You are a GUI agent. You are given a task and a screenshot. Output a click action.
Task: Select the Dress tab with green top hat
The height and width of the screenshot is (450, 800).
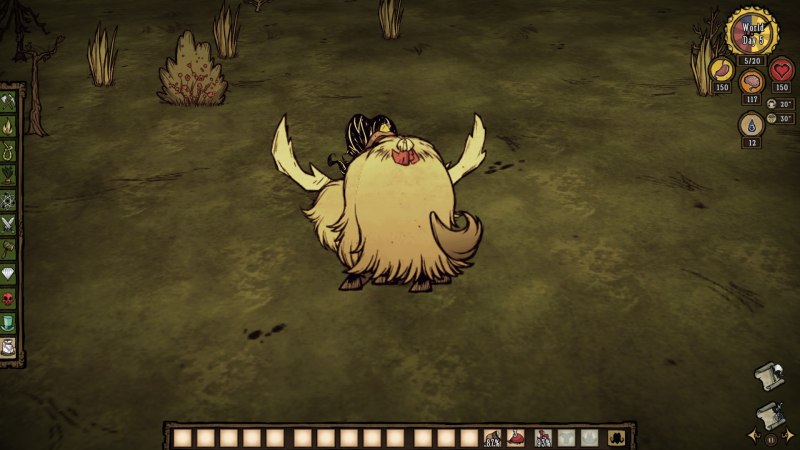click(x=9, y=322)
